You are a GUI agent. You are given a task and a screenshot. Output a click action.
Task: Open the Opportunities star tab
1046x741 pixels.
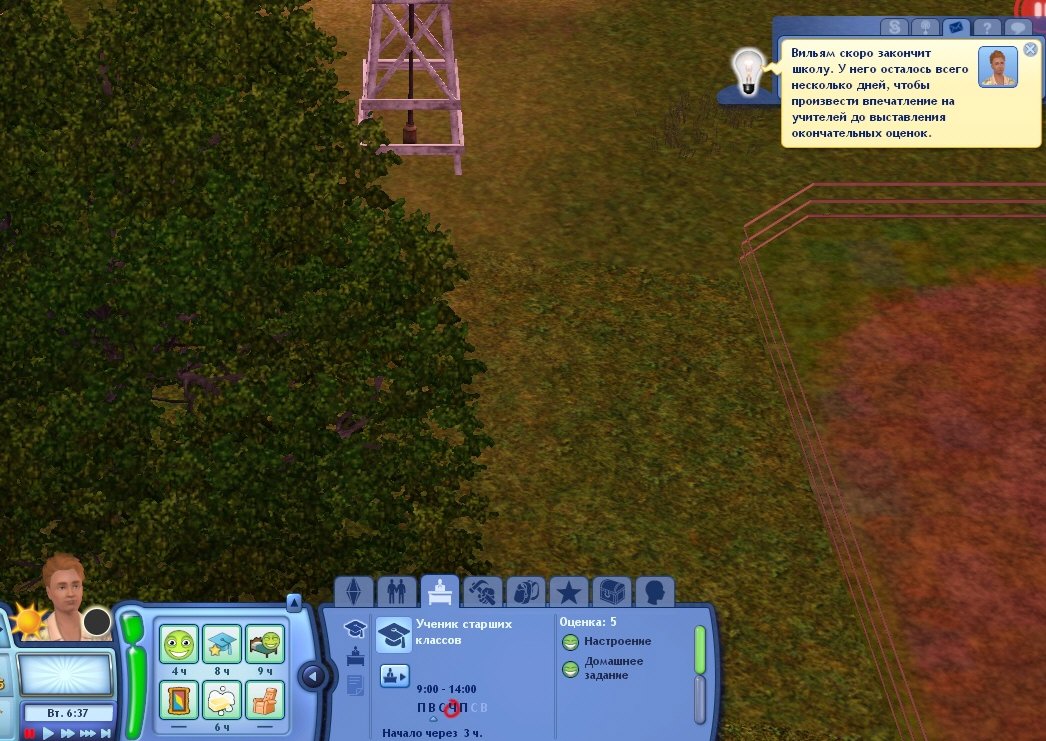(569, 593)
